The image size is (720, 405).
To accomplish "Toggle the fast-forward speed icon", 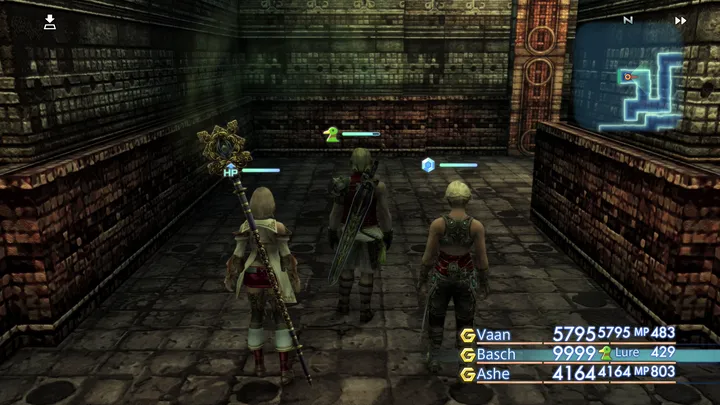I will tap(680, 20).
